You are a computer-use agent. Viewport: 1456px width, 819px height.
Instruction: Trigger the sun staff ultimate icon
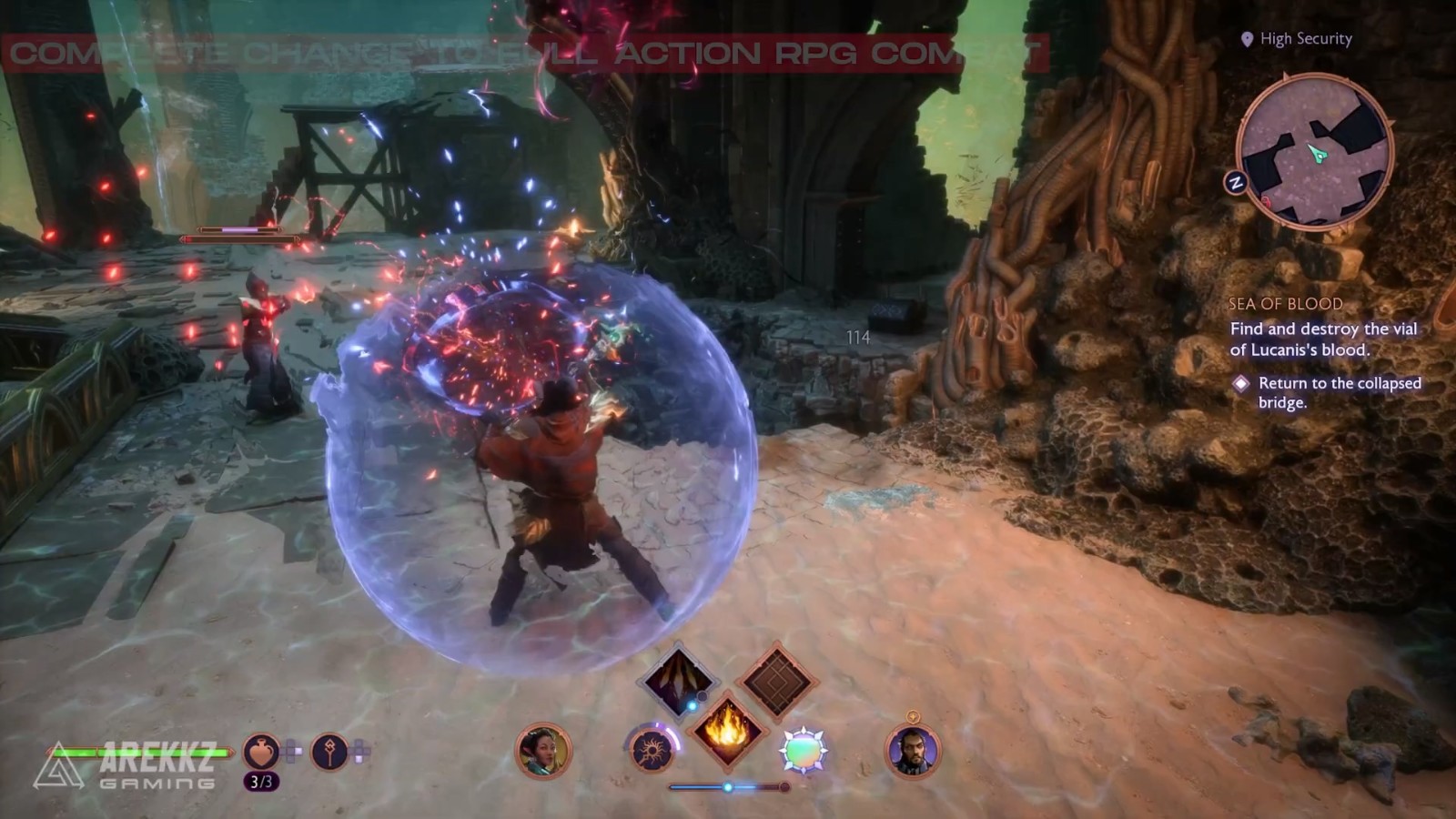point(652,752)
